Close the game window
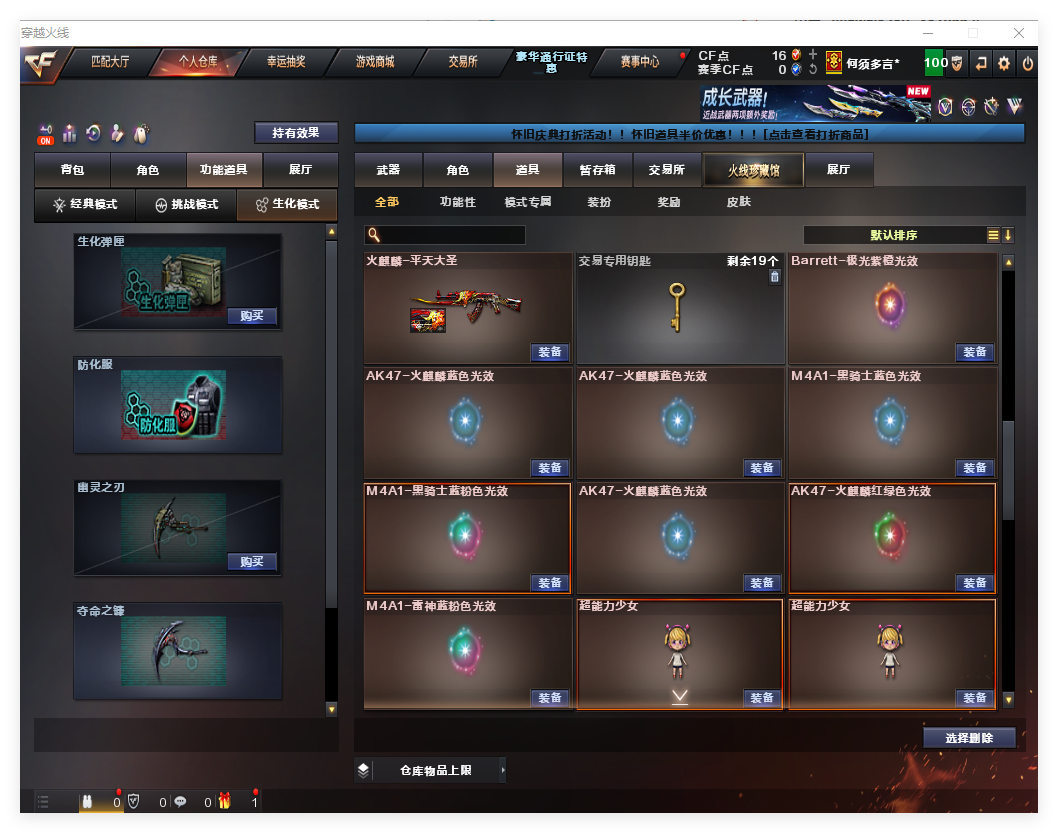 click(1019, 32)
